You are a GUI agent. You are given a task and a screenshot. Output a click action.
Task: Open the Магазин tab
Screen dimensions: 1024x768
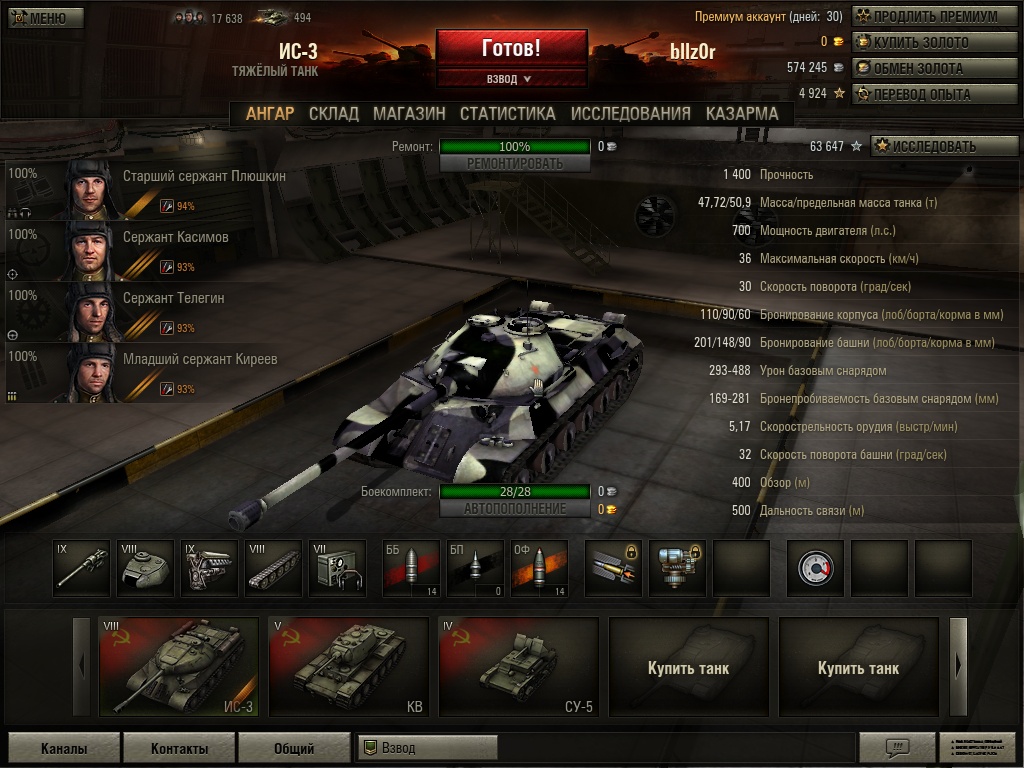coord(409,114)
